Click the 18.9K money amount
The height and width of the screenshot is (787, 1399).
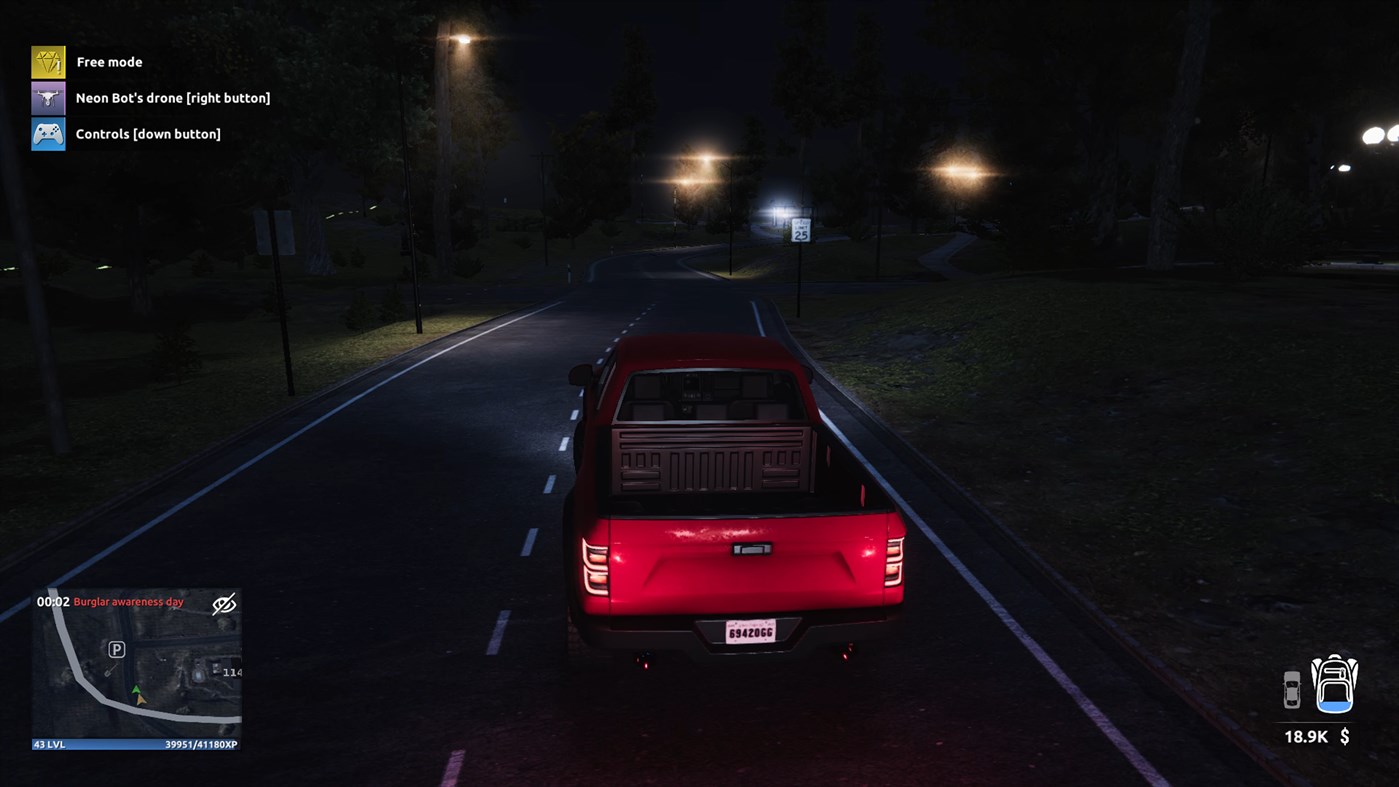tap(1304, 736)
